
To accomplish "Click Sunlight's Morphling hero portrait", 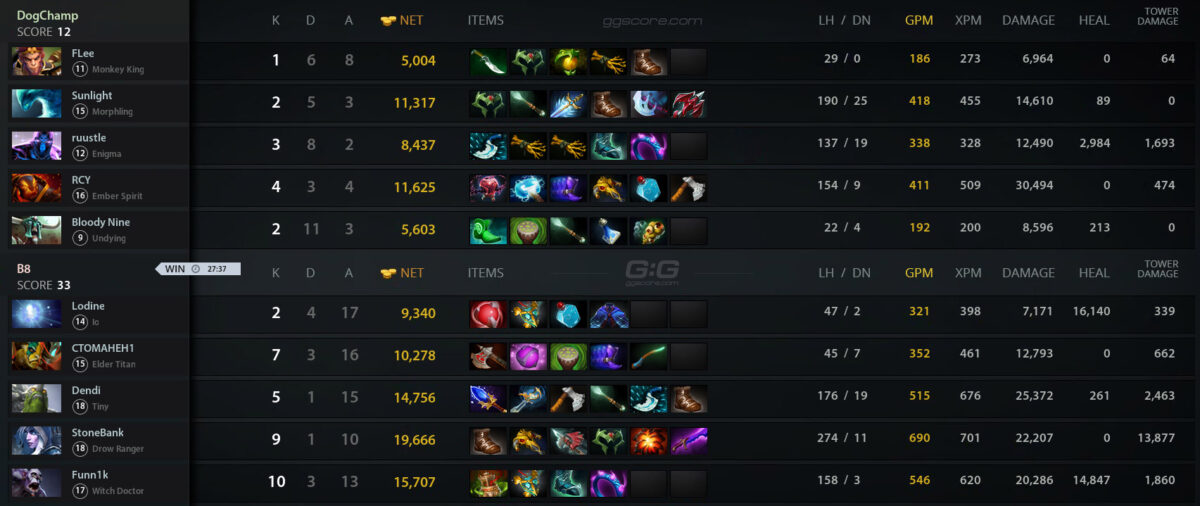I will click(36, 103).
